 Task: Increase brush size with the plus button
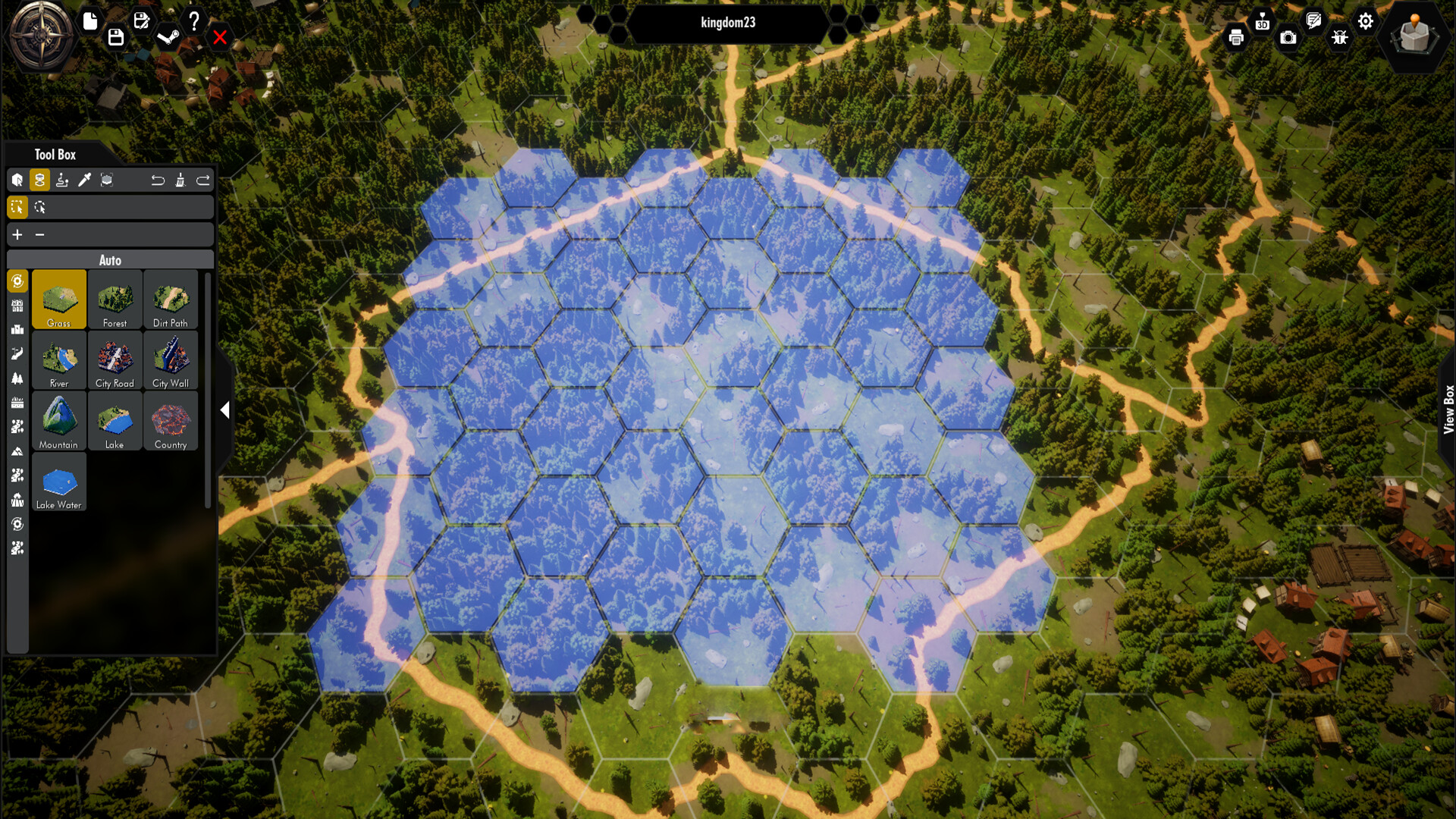tap(17, 235)
